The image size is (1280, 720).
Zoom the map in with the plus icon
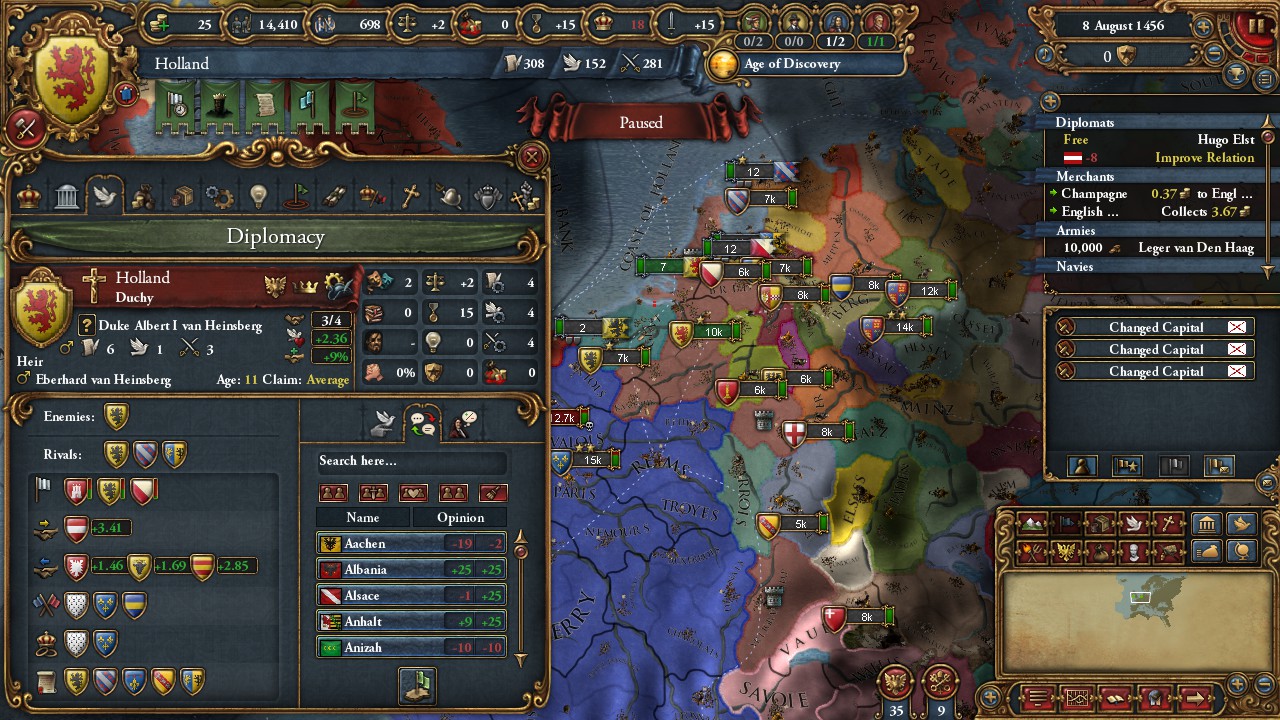tap(1238, 684)
